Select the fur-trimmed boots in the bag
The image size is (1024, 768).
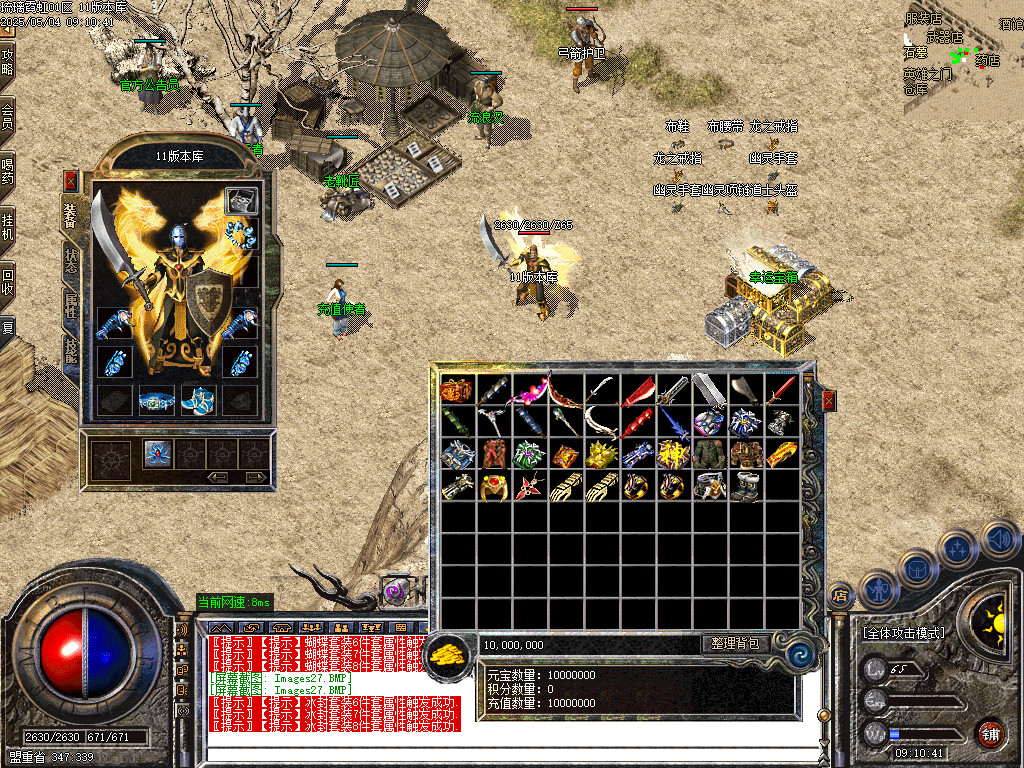pyautogui.click(x=745, y=486)
